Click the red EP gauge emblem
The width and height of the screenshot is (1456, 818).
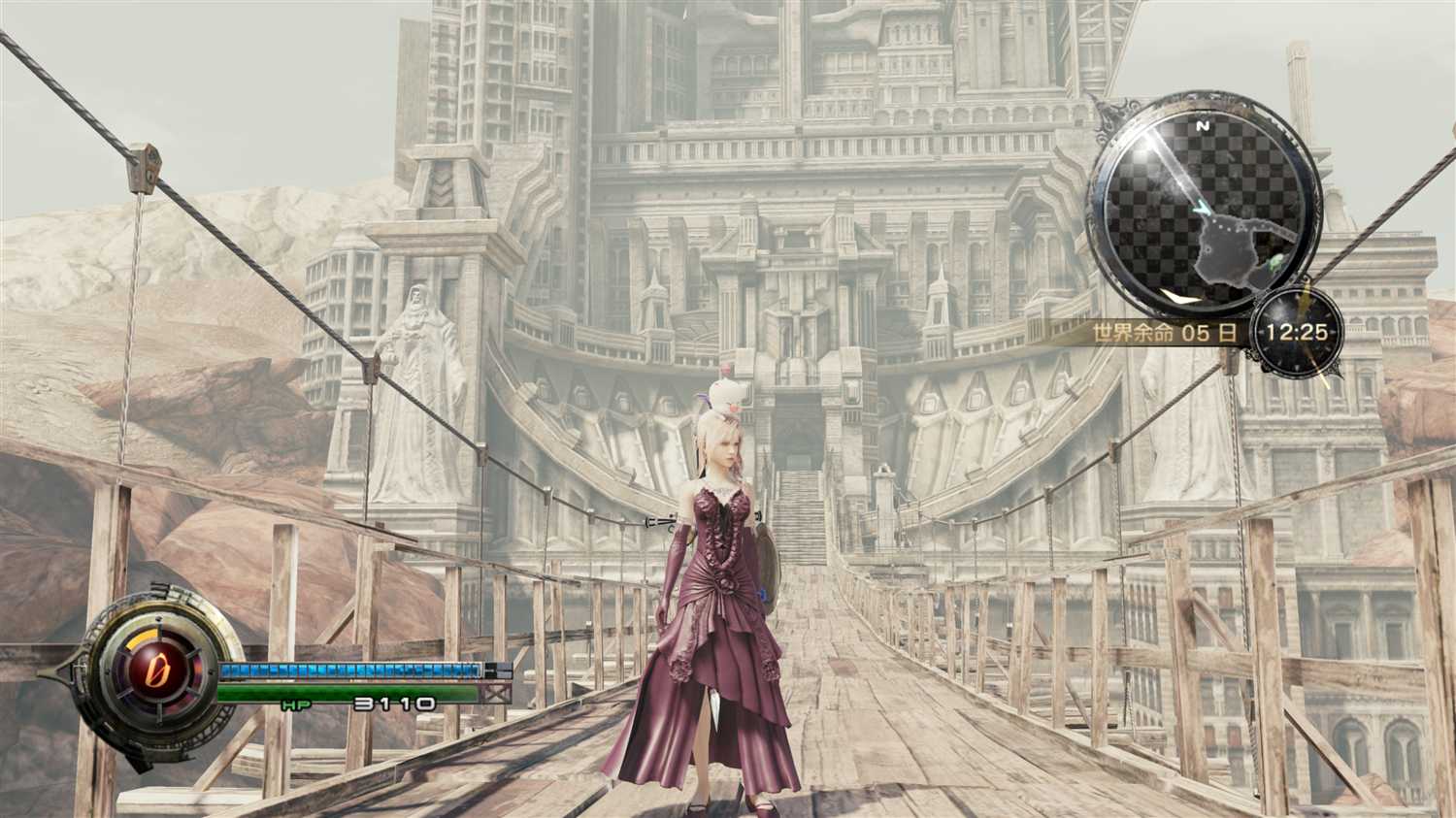(149, 671)
